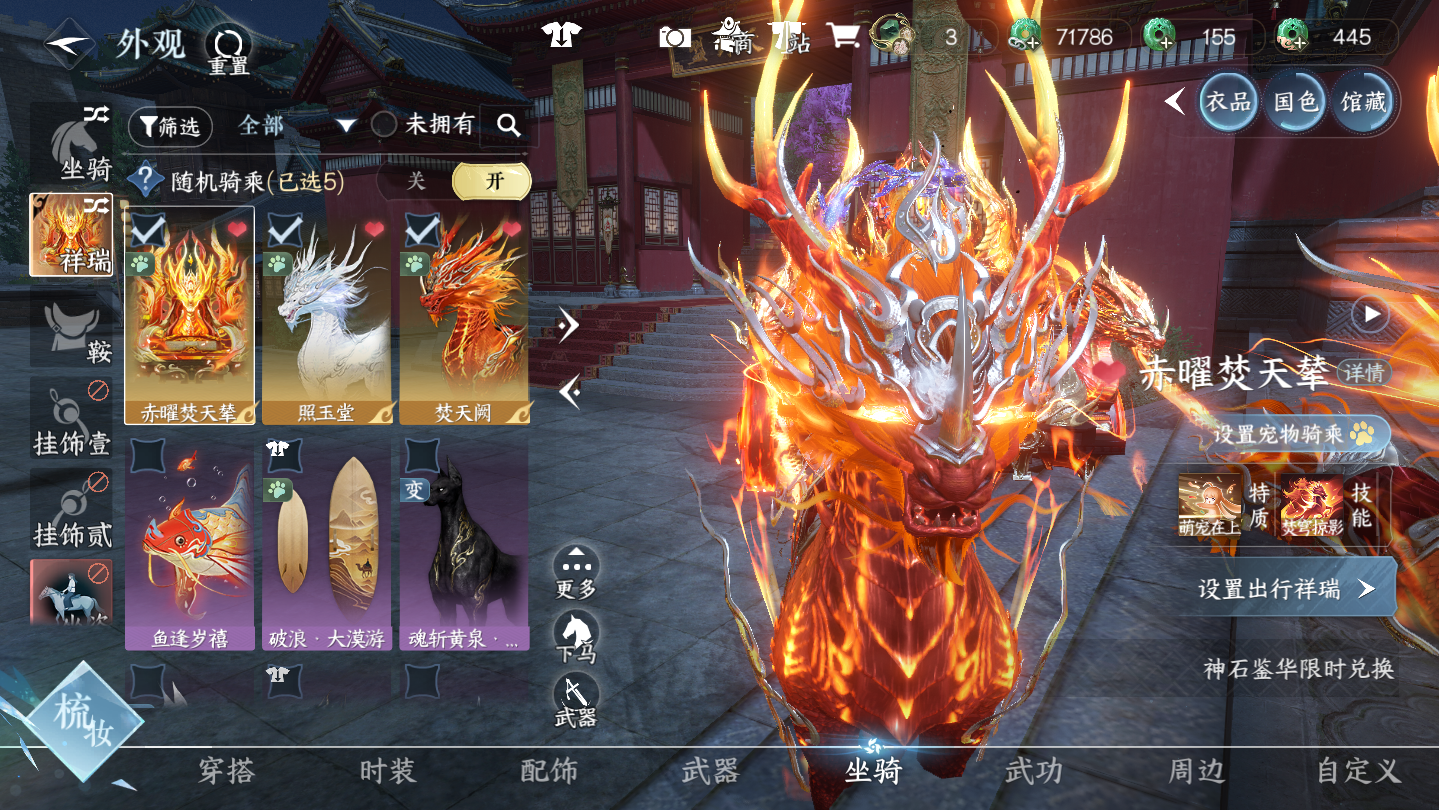Choose the 焚天阙 mount card
Image resolution: width=1439 pixels, height=810 pixels.
coord(464,316)
